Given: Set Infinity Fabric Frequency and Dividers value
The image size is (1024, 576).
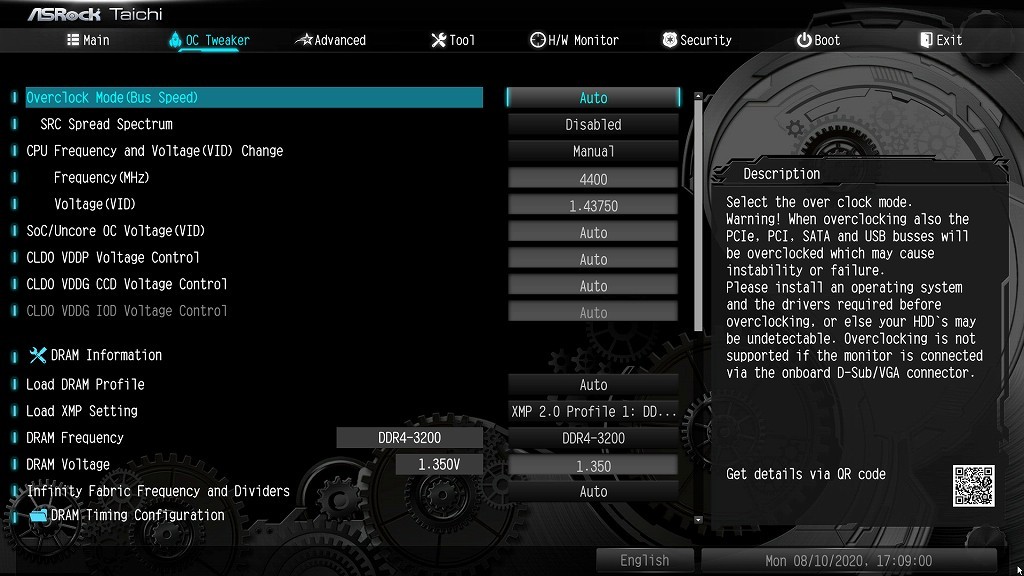Looking at the screenshot, I should point(593,492).
